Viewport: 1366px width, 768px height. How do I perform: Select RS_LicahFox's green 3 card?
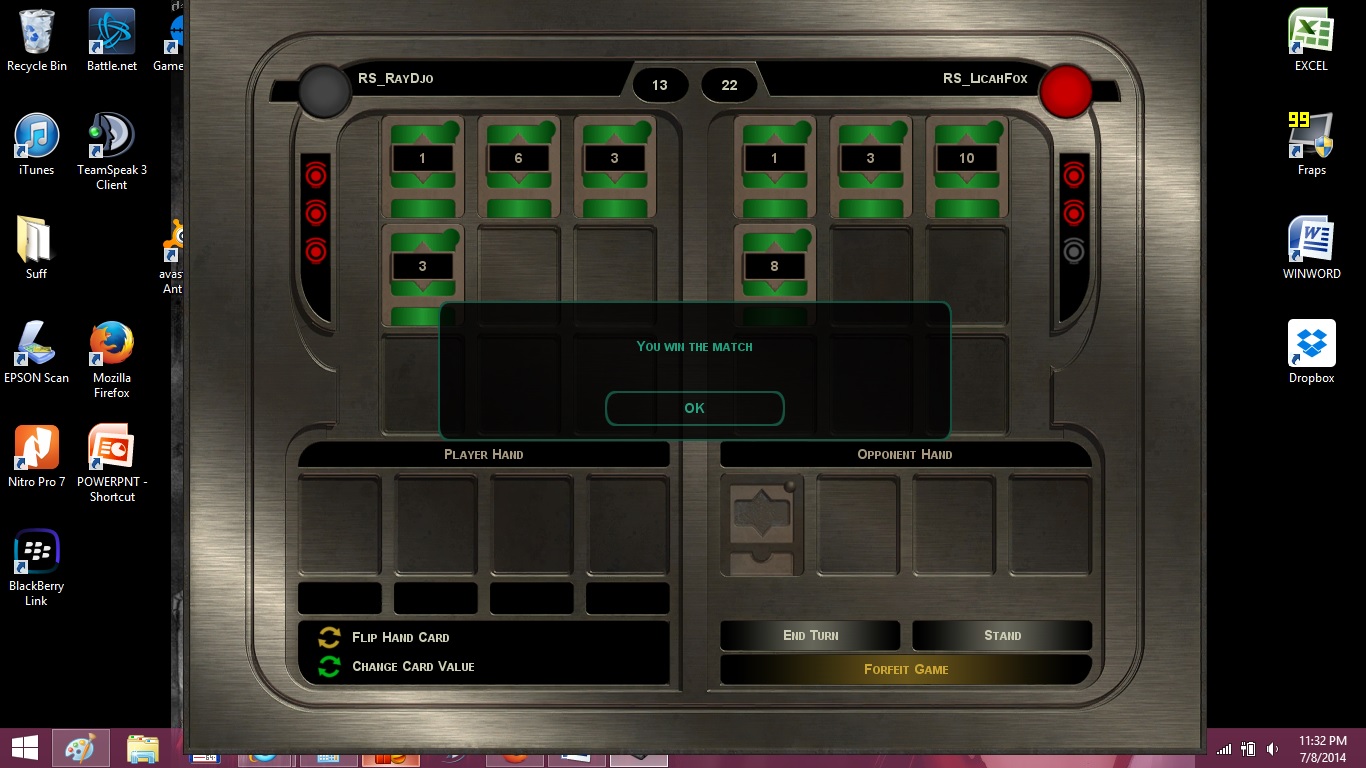(x=870, y=166)
